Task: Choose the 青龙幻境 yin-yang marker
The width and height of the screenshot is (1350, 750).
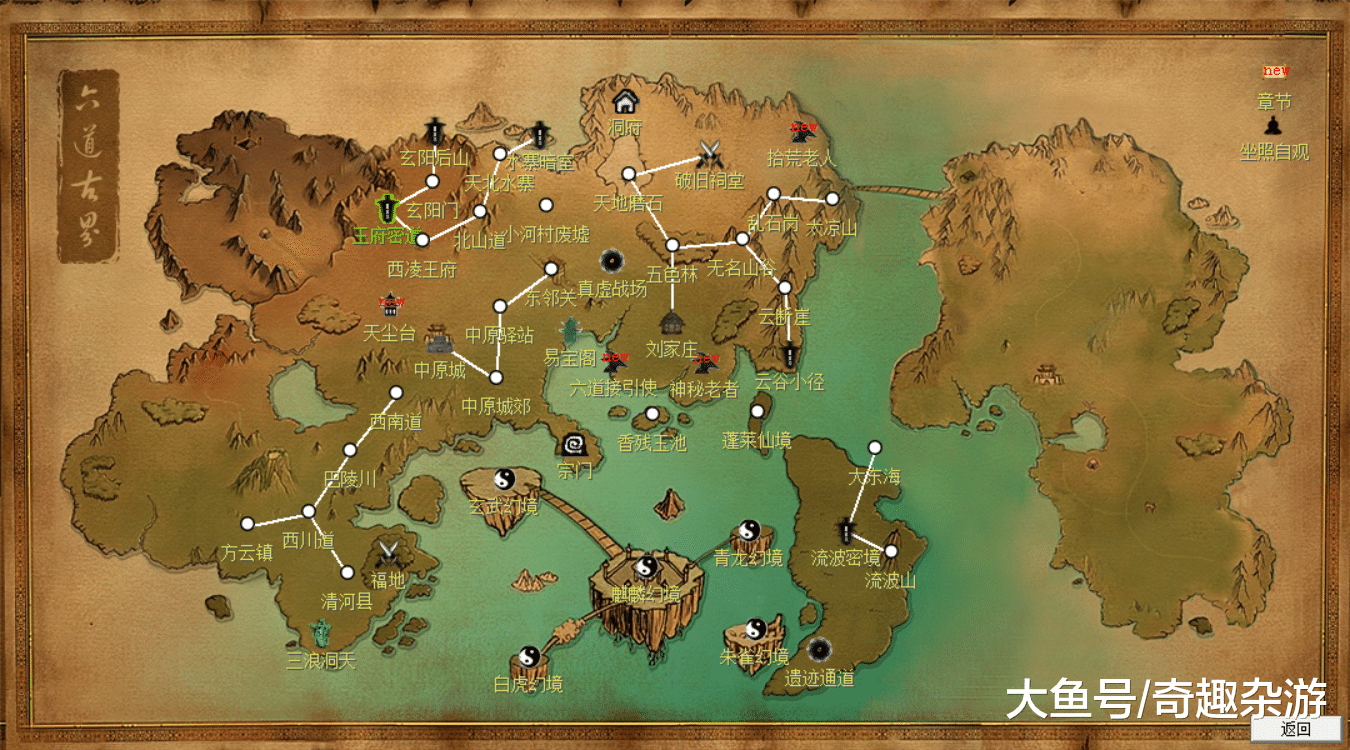Action: tap(749, 530)
